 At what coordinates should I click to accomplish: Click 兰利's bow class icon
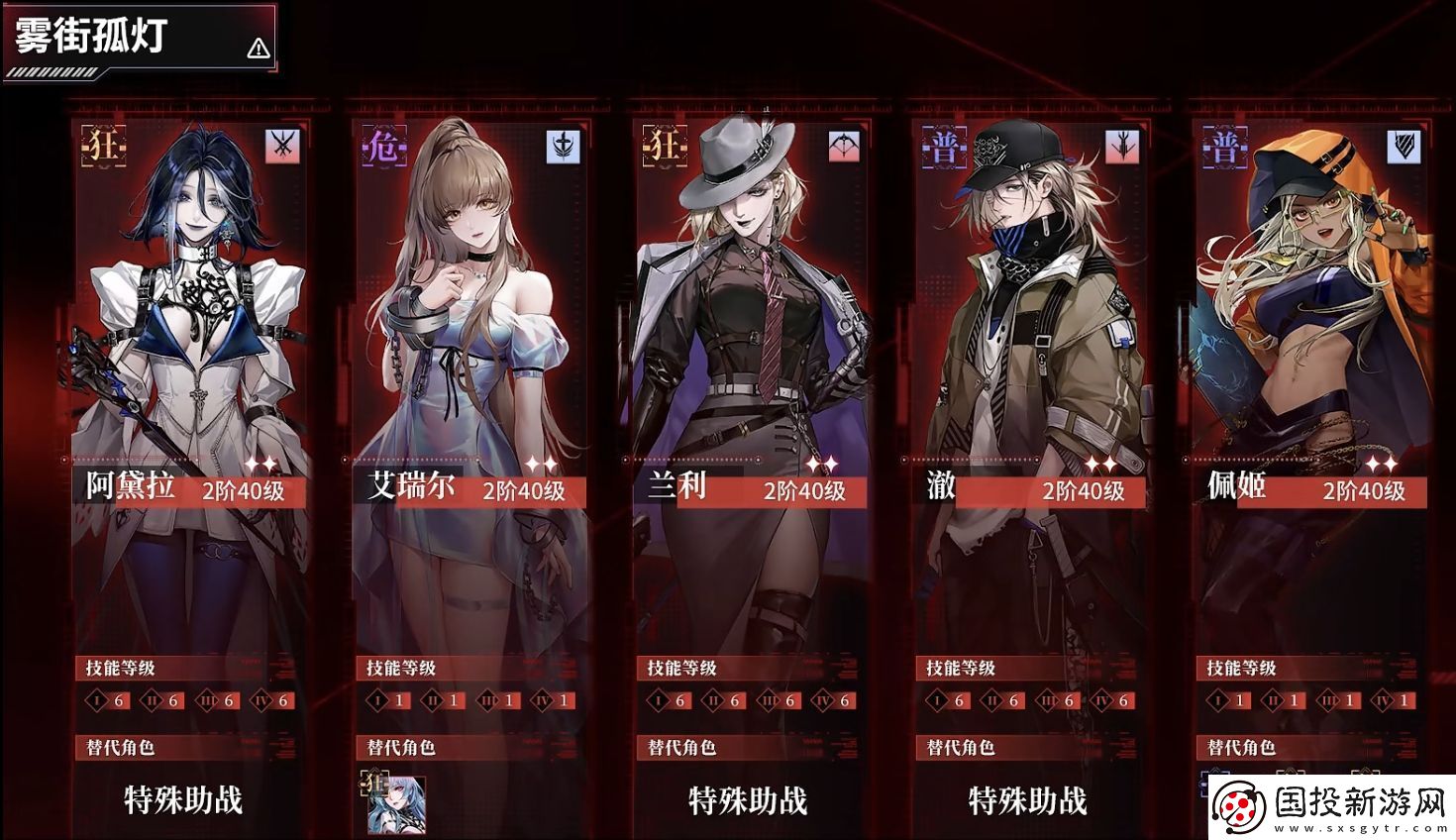844,148
